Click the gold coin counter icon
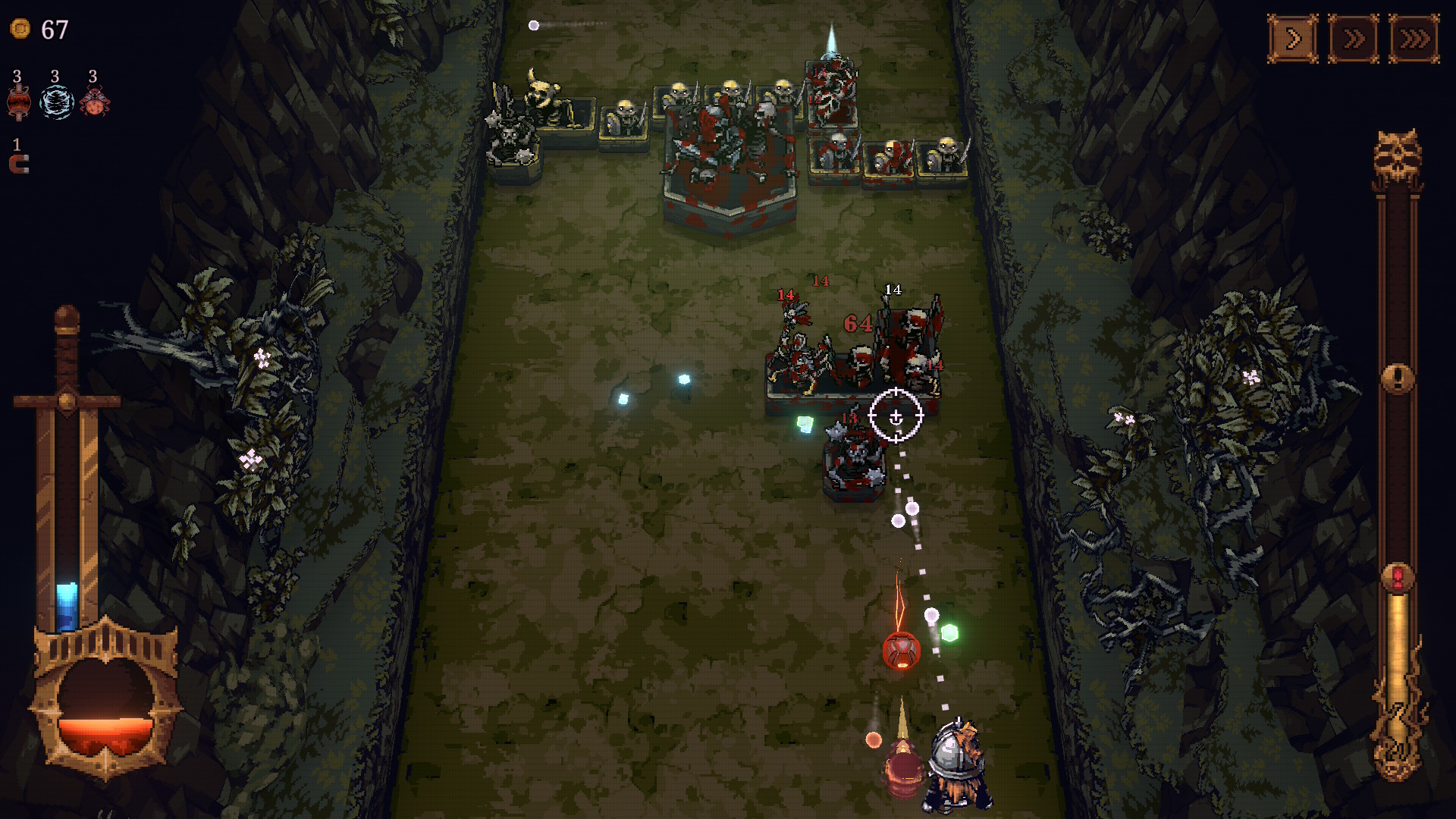This screenshot has height=819, width=1456. pos(20,29)
